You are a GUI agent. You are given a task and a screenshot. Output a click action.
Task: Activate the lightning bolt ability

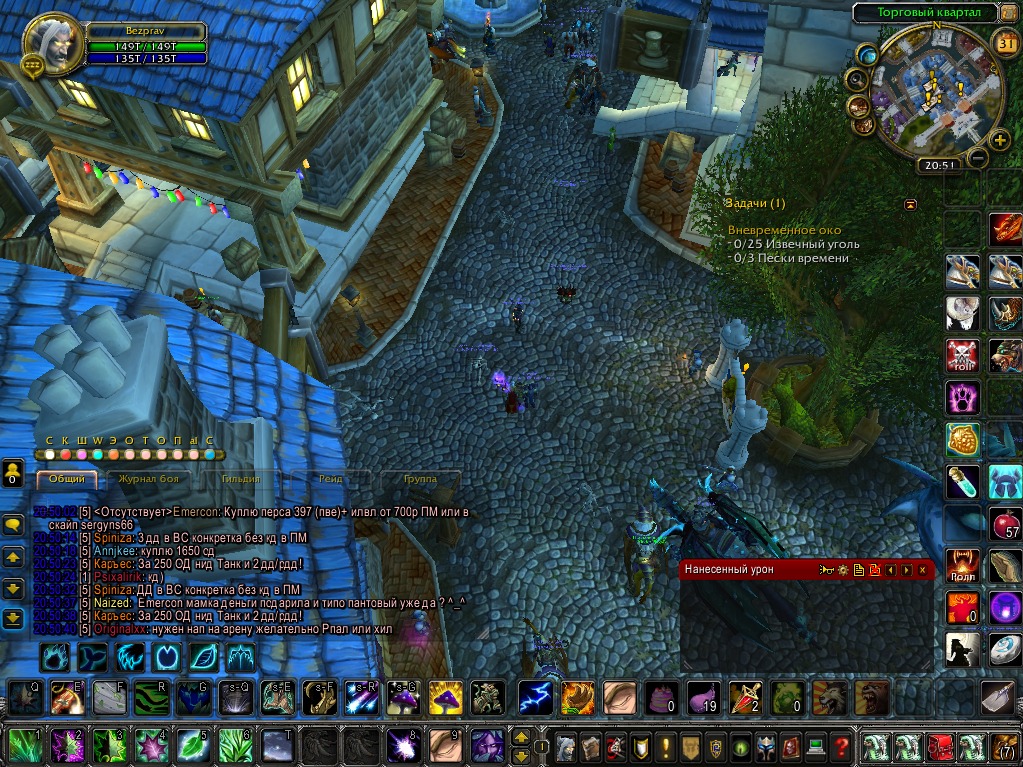click(535, 697)
